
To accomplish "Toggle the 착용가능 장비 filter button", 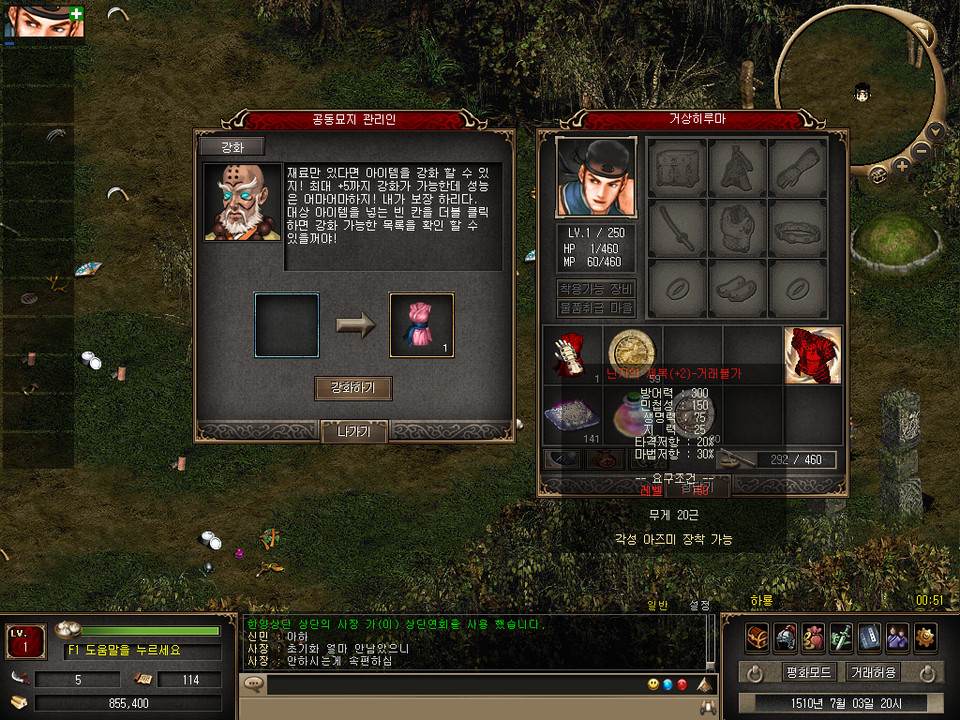I will 596,288.
